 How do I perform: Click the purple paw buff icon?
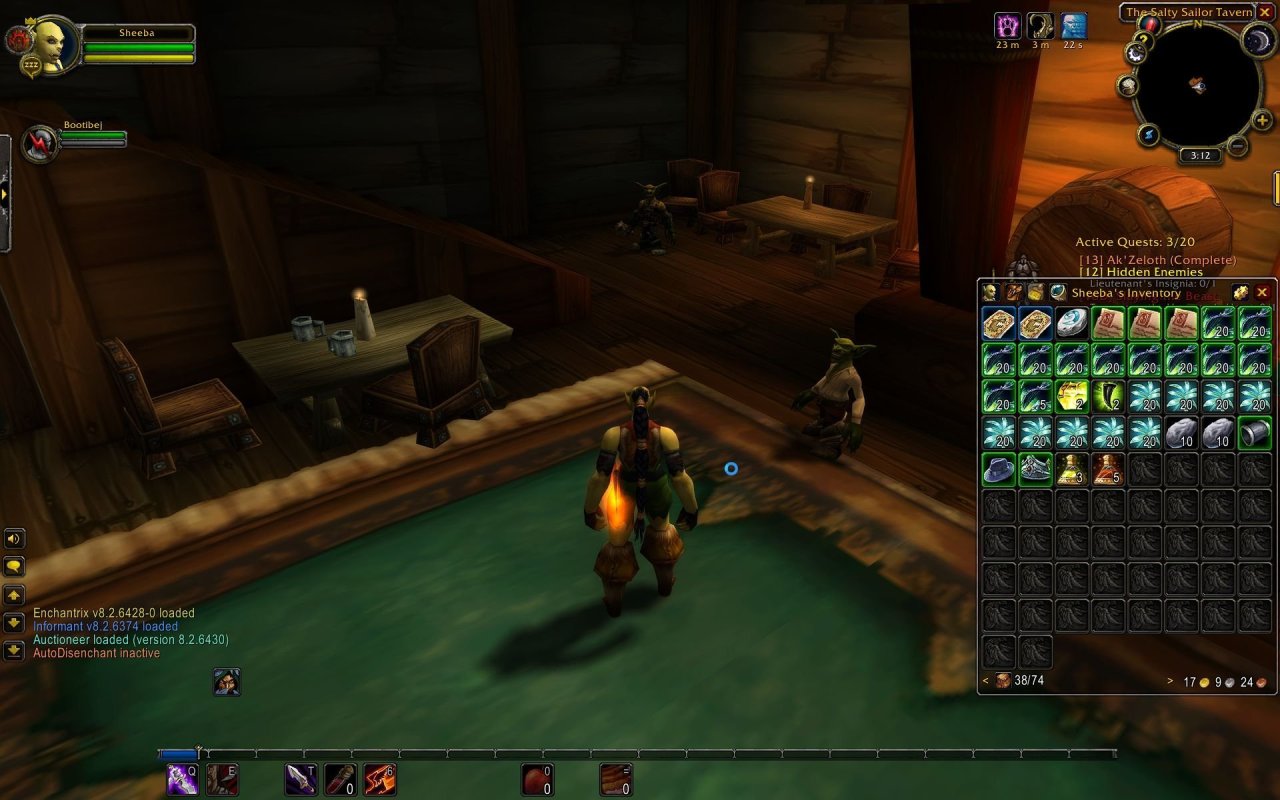pos(1007,26)
